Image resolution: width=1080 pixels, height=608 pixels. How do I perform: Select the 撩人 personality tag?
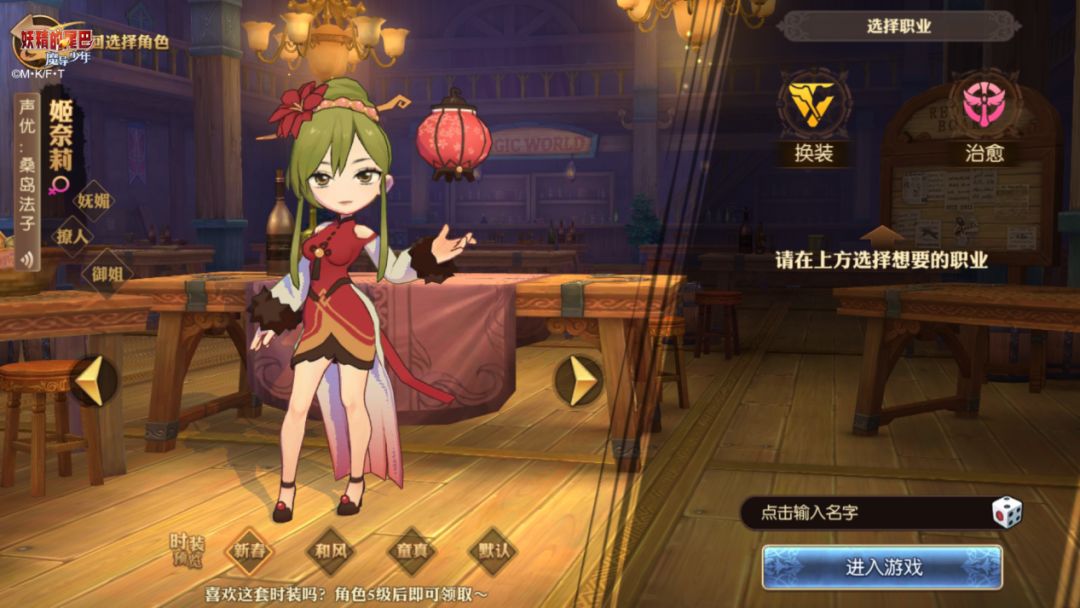(x=73, y=236)
